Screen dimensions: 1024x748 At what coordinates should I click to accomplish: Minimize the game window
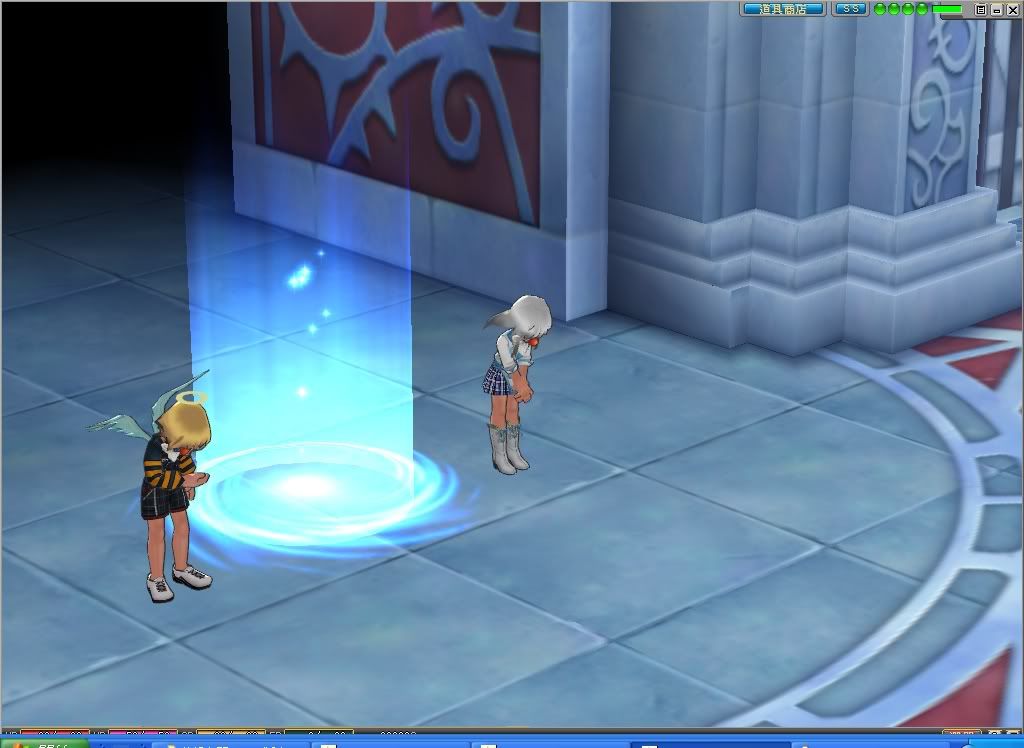click(x=997, y=9)
